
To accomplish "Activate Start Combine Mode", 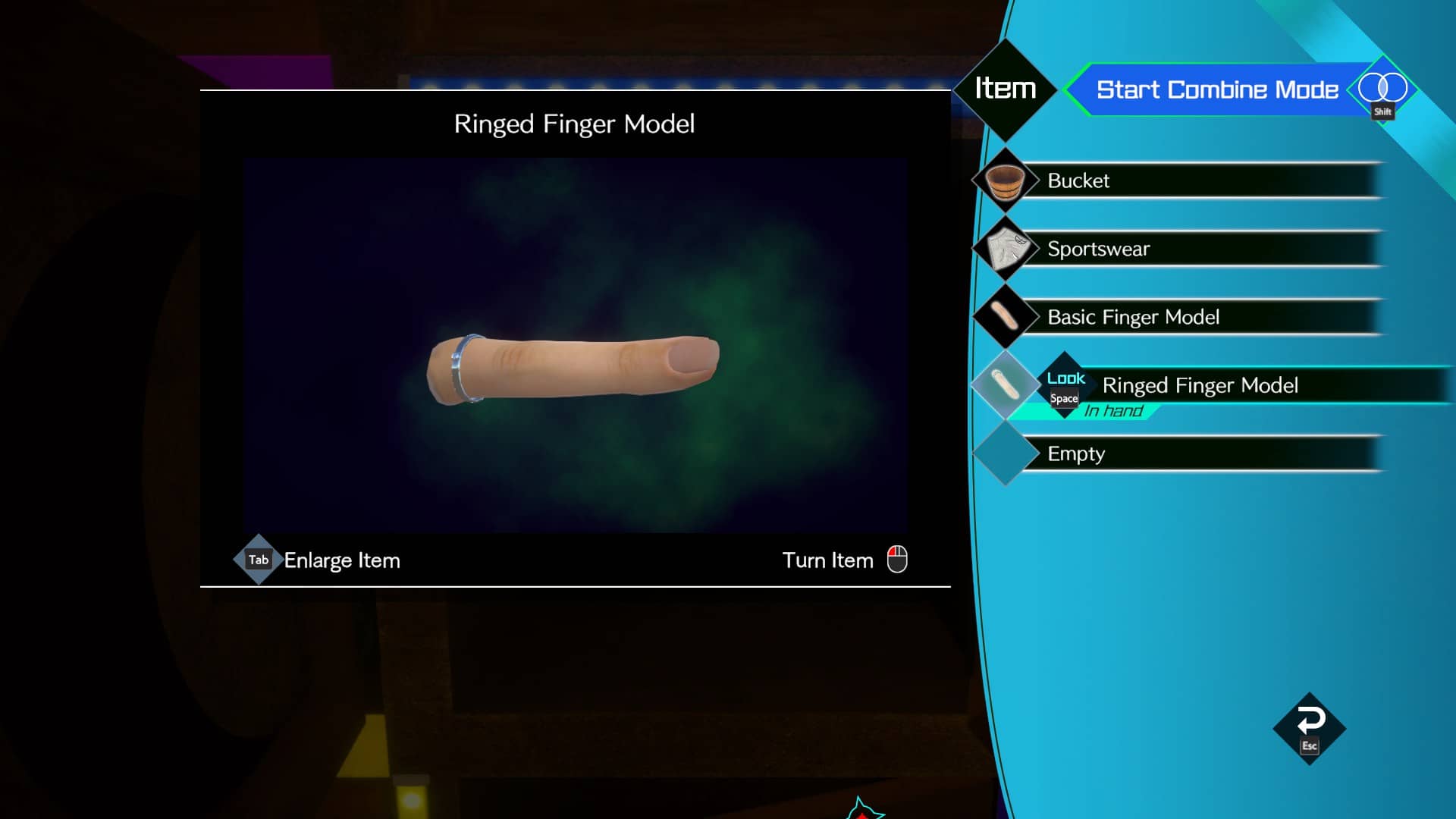I will pos(1216,89).
